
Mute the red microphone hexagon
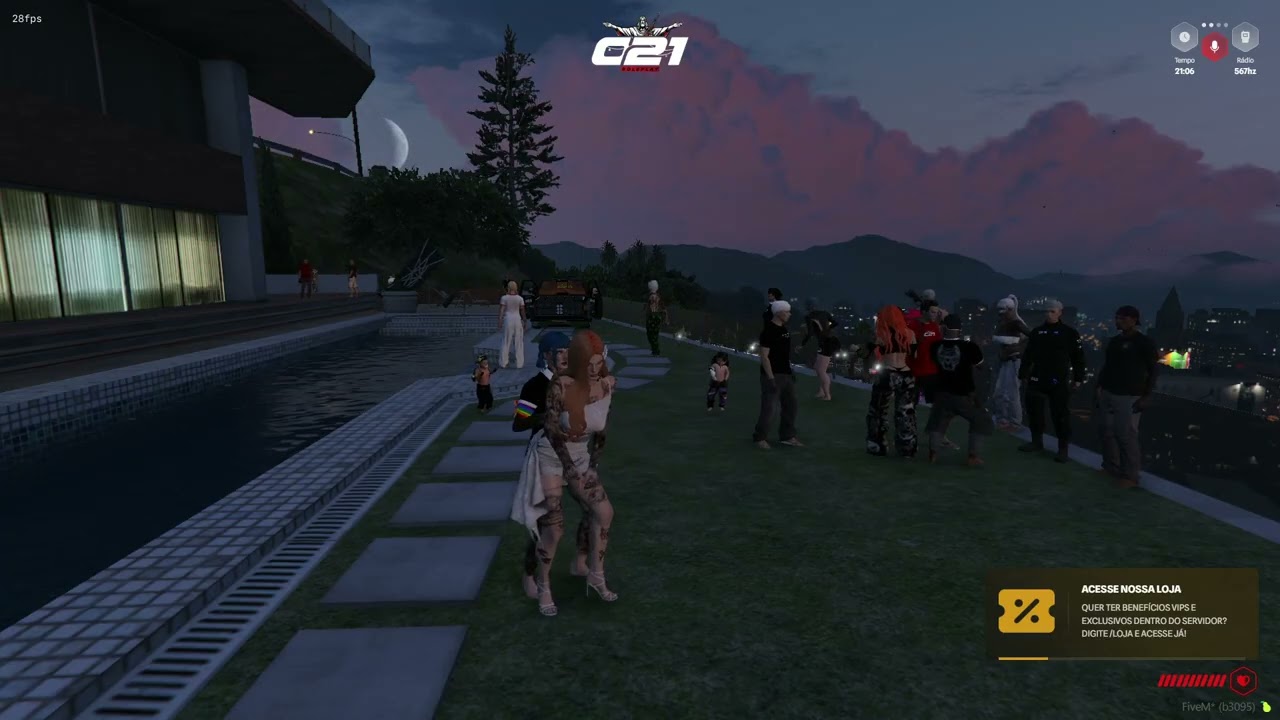(1214, 46)
